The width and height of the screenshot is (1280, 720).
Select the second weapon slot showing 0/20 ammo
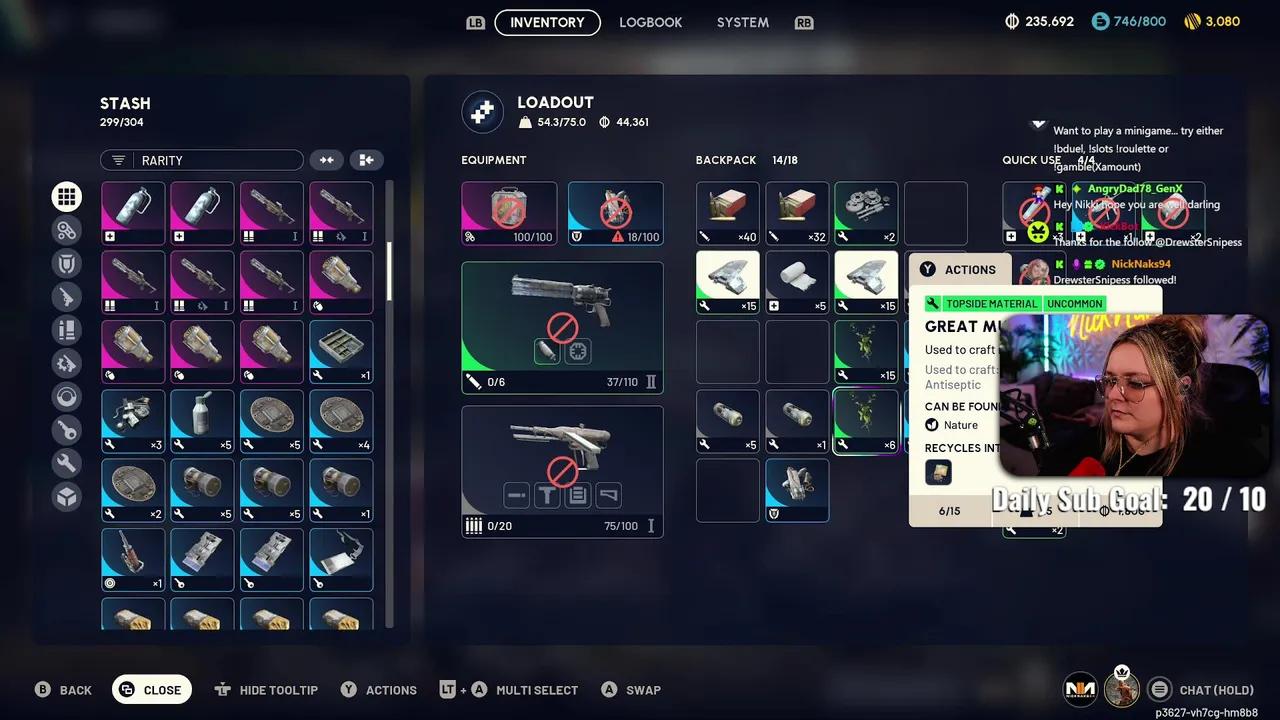[562, 471]
